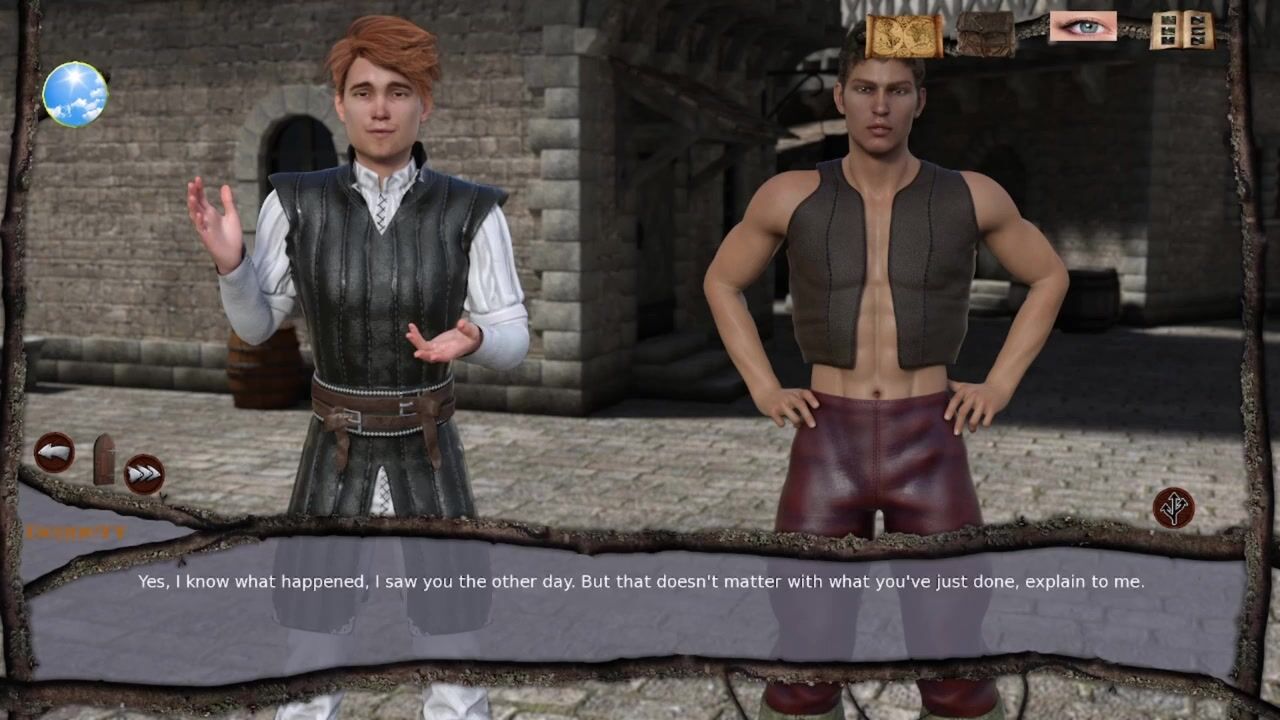Click the rune symbol button

coord(1173,507)
